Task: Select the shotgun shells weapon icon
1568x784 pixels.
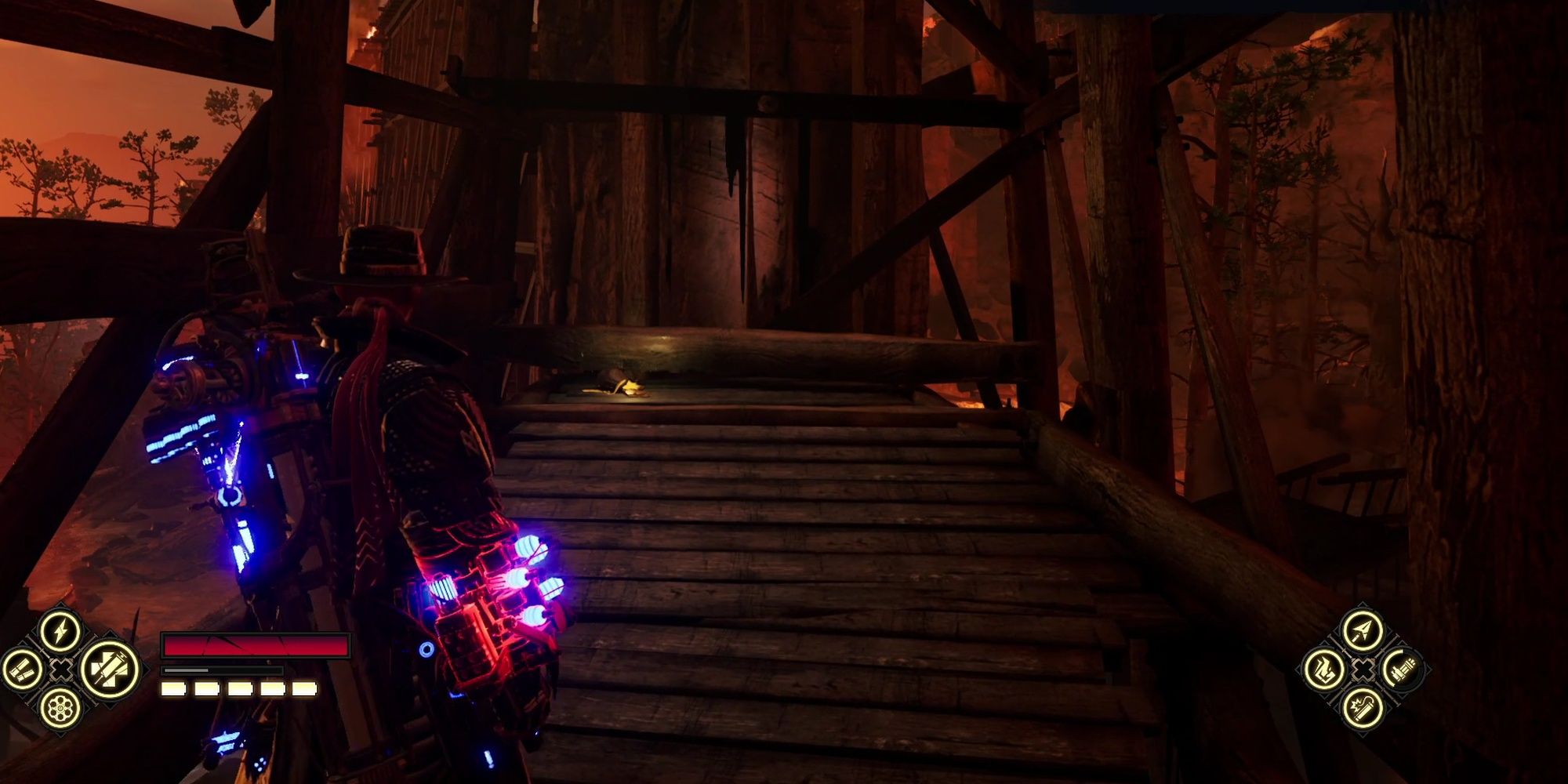Action: coord(21,670)
